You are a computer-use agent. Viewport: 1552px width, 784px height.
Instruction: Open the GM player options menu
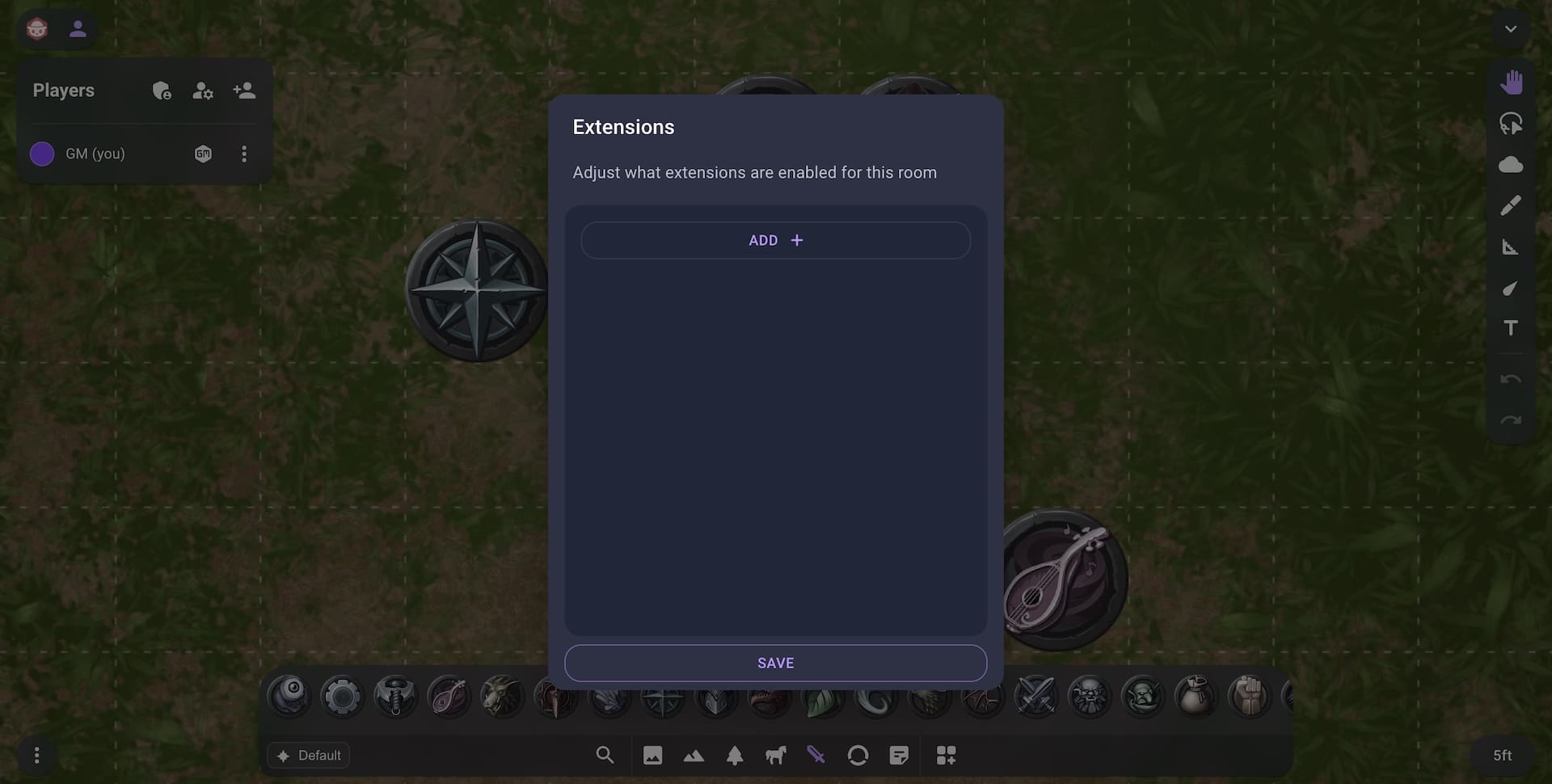click(244, 154)
